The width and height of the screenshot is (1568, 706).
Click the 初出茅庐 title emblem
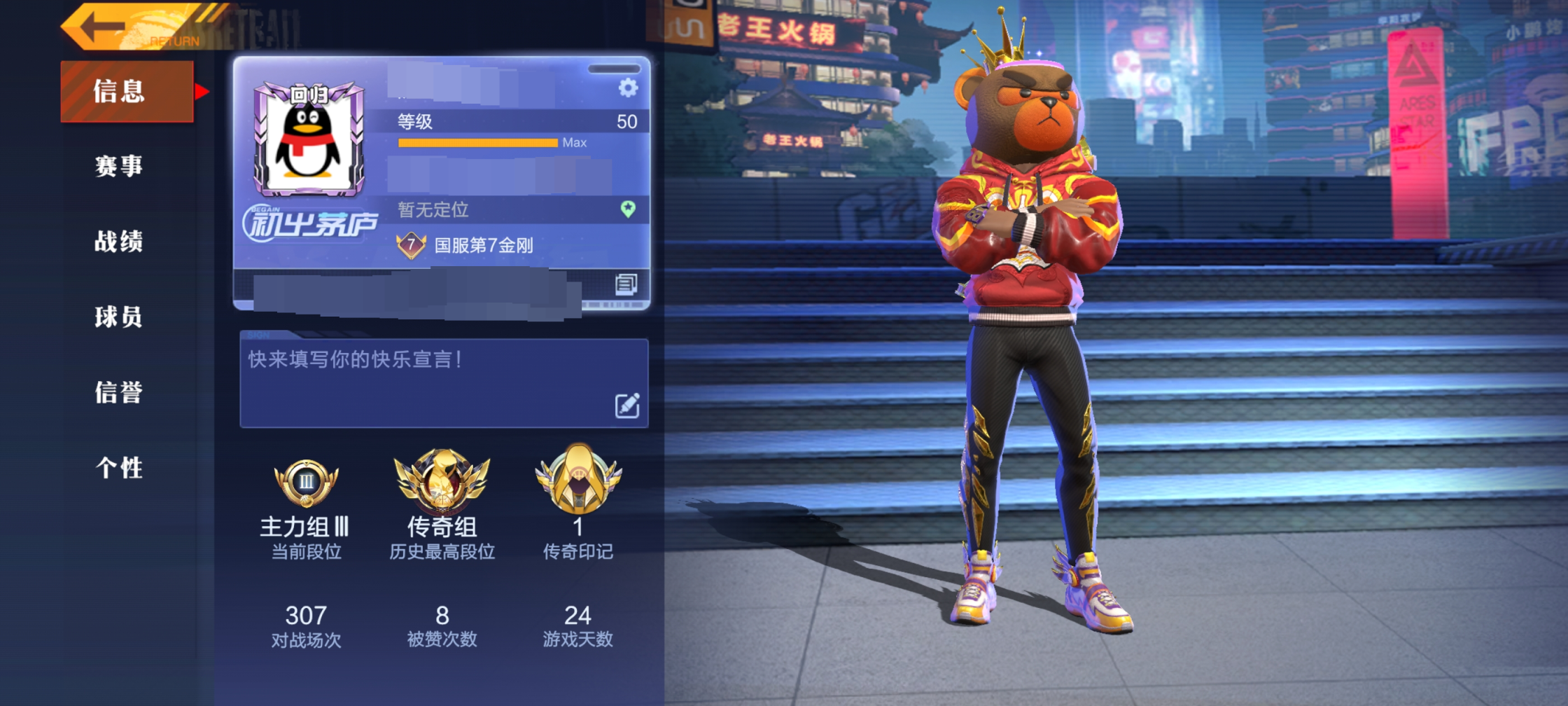(310, 224)
